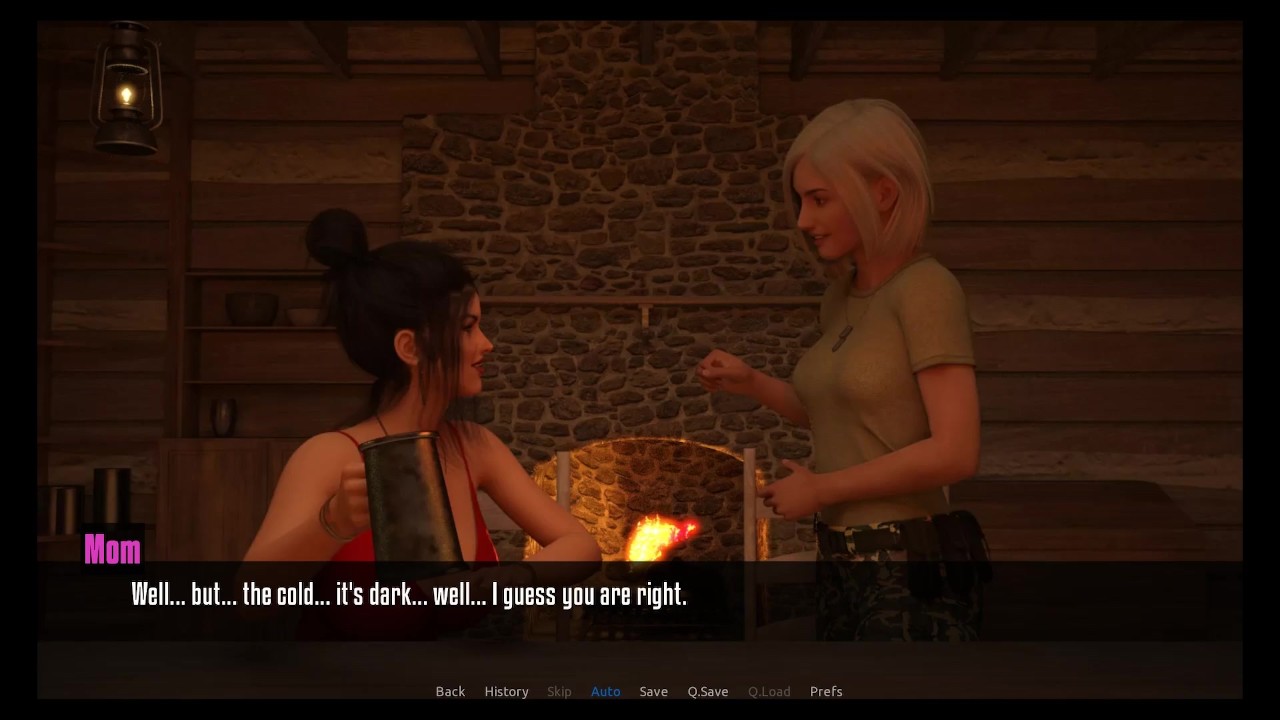Open the History log

tap(506, 691)
